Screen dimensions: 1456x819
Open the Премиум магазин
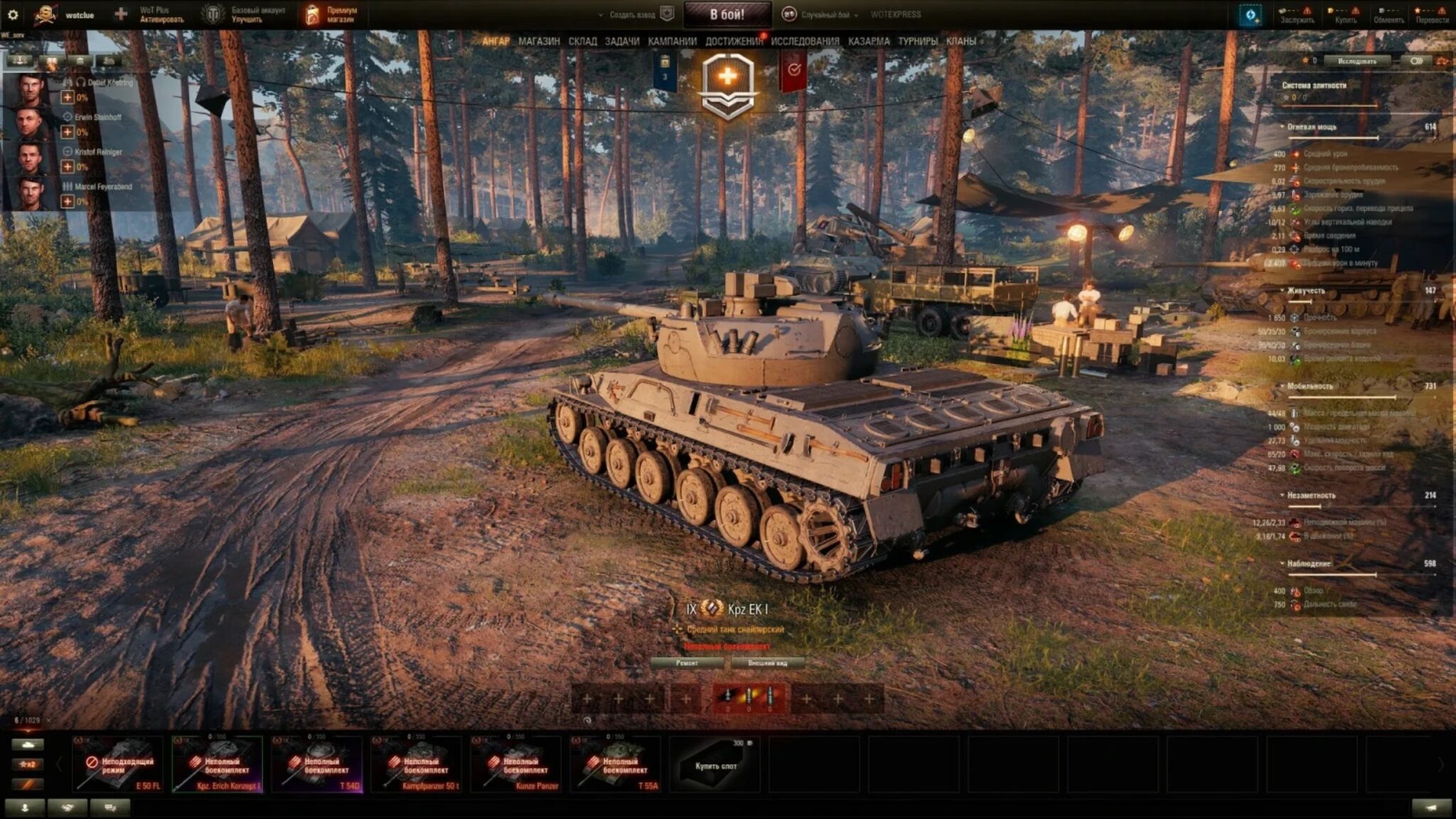332,14
